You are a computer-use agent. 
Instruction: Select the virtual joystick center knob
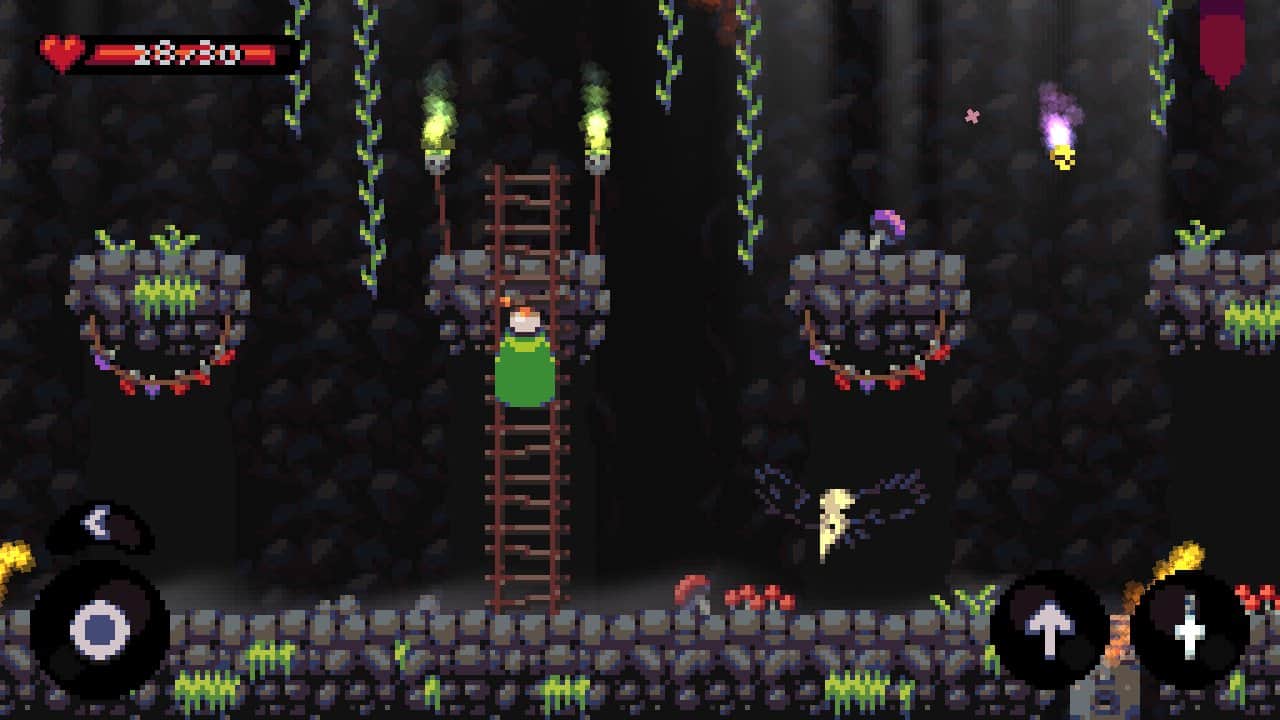click(x=100, y=630)
